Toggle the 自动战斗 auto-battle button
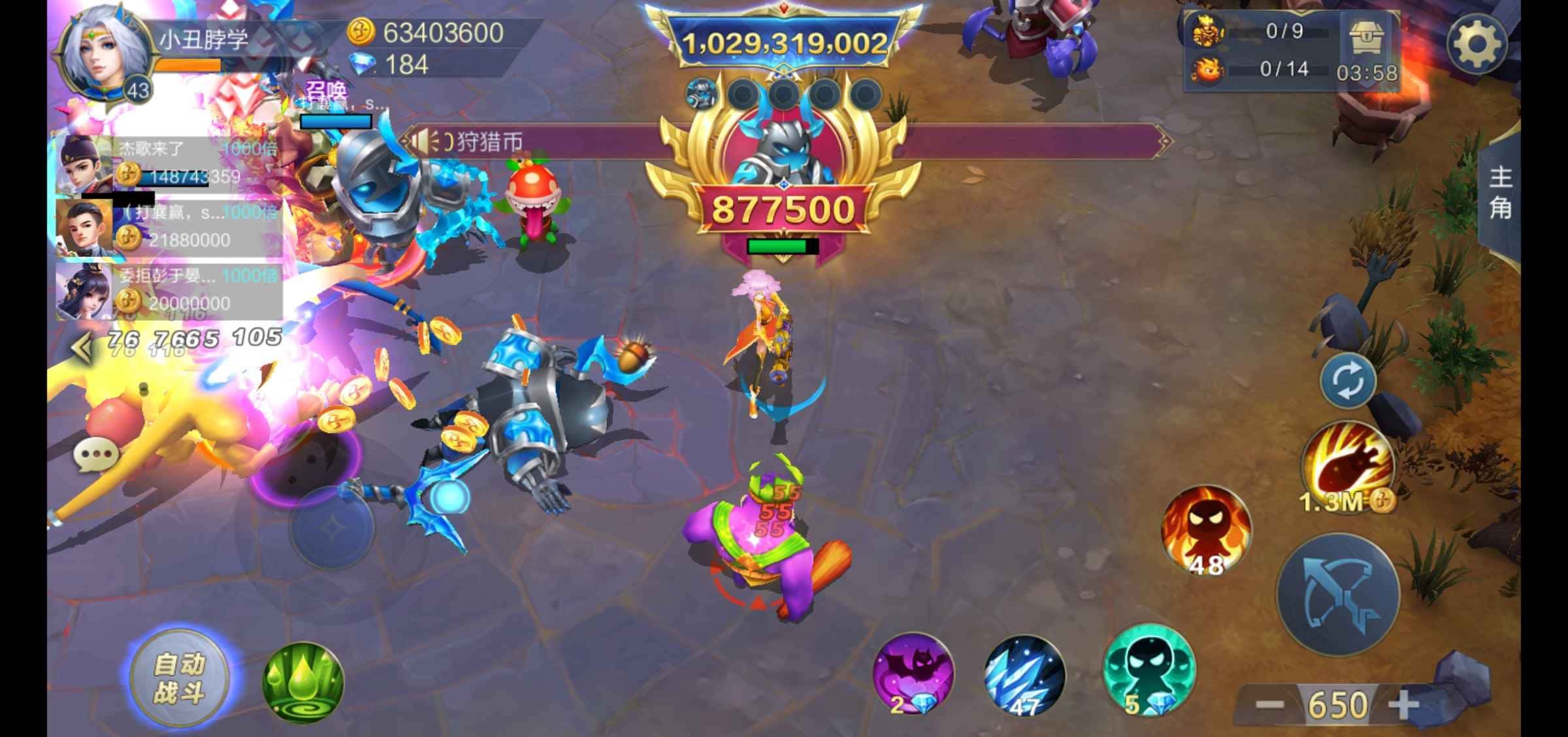The width and height of the screenshot is (1568, 737). 179,678
